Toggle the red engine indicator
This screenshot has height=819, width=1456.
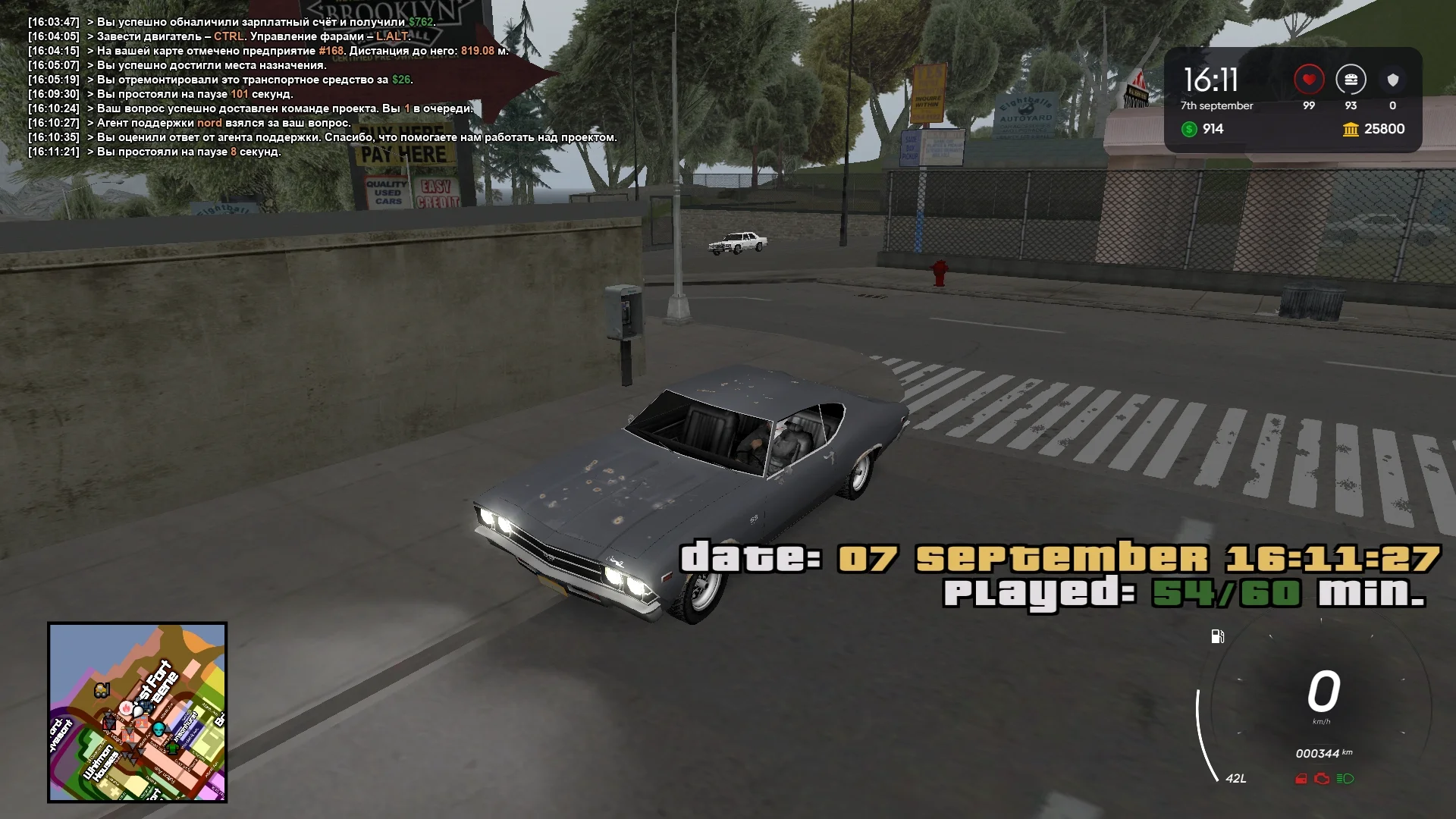pos(1322,779)
